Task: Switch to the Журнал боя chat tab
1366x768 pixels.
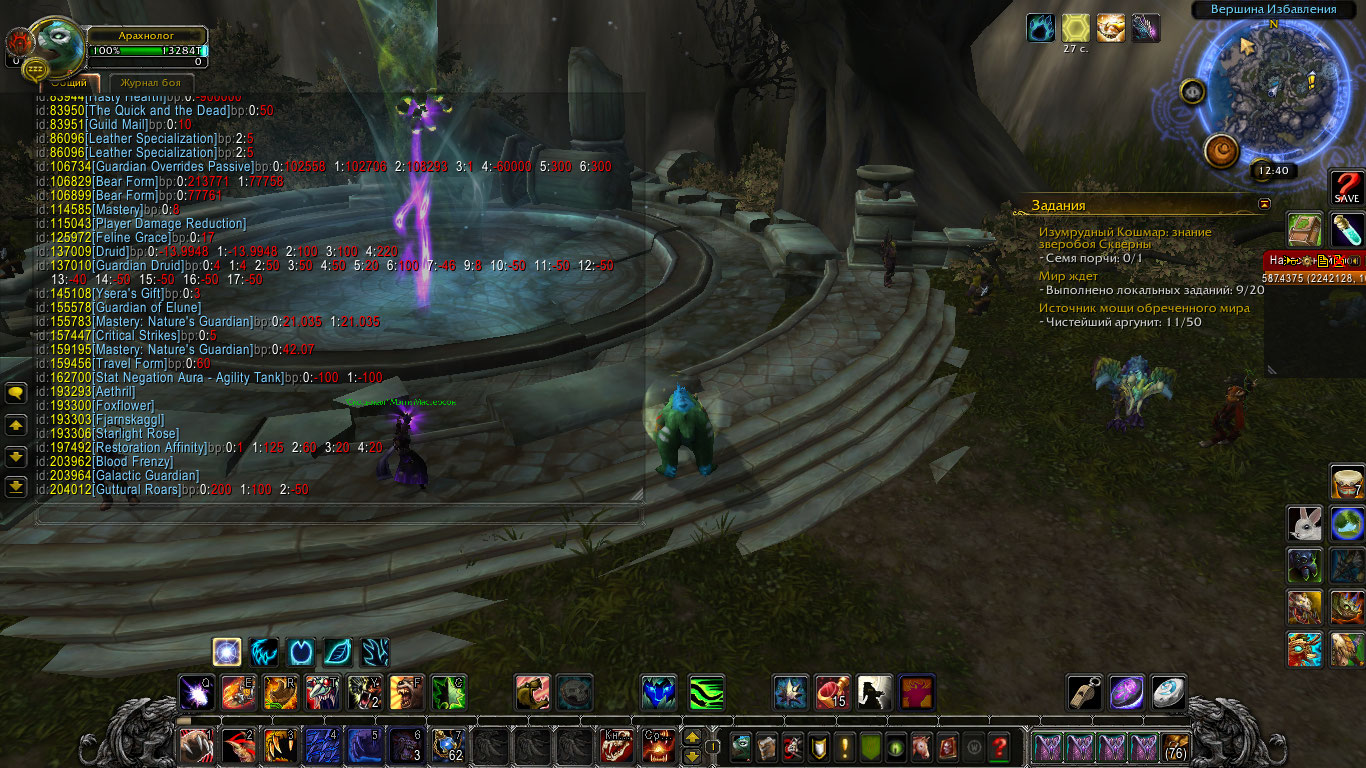Action: tap(150, 82)
